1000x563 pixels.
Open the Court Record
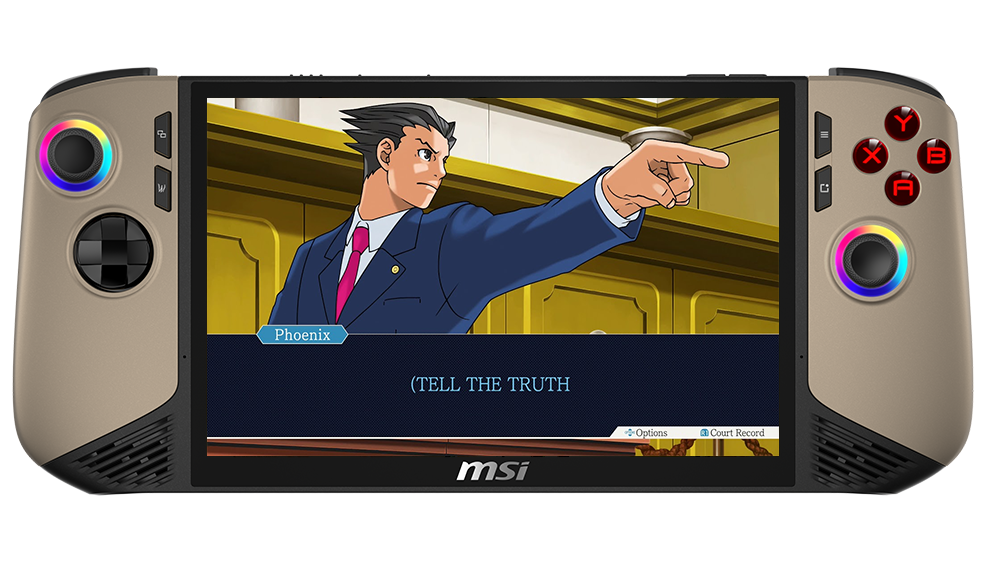pos(732,433)
